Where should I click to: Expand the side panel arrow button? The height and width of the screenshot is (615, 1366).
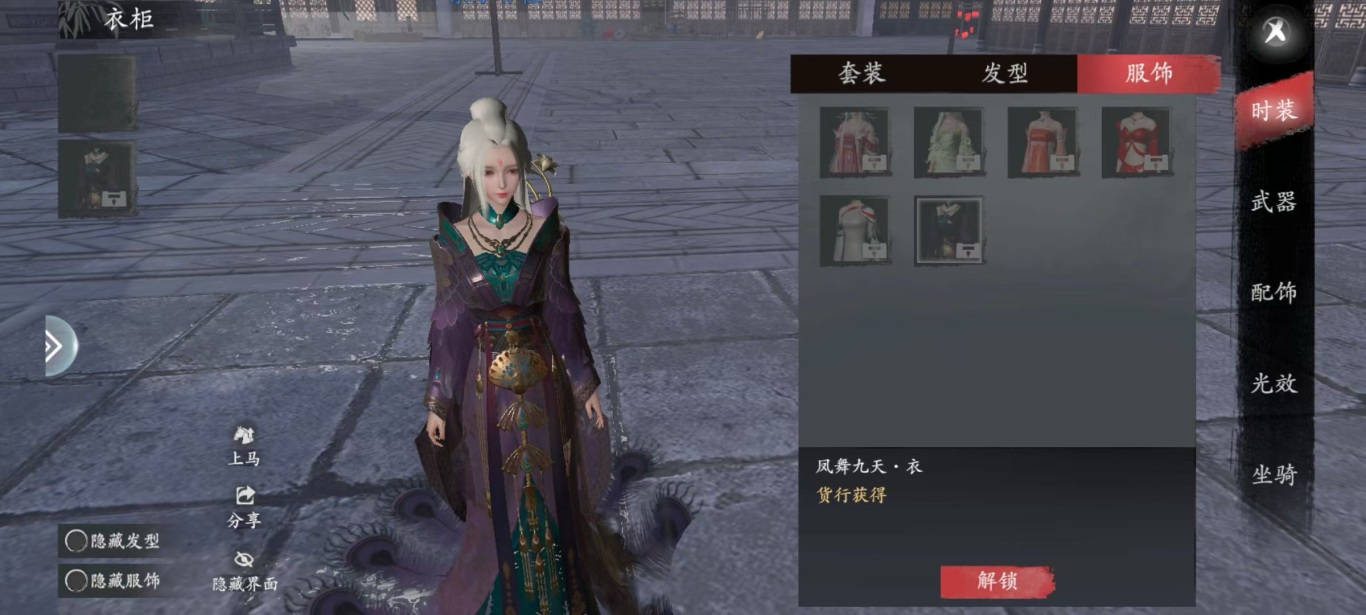point(58,346)
